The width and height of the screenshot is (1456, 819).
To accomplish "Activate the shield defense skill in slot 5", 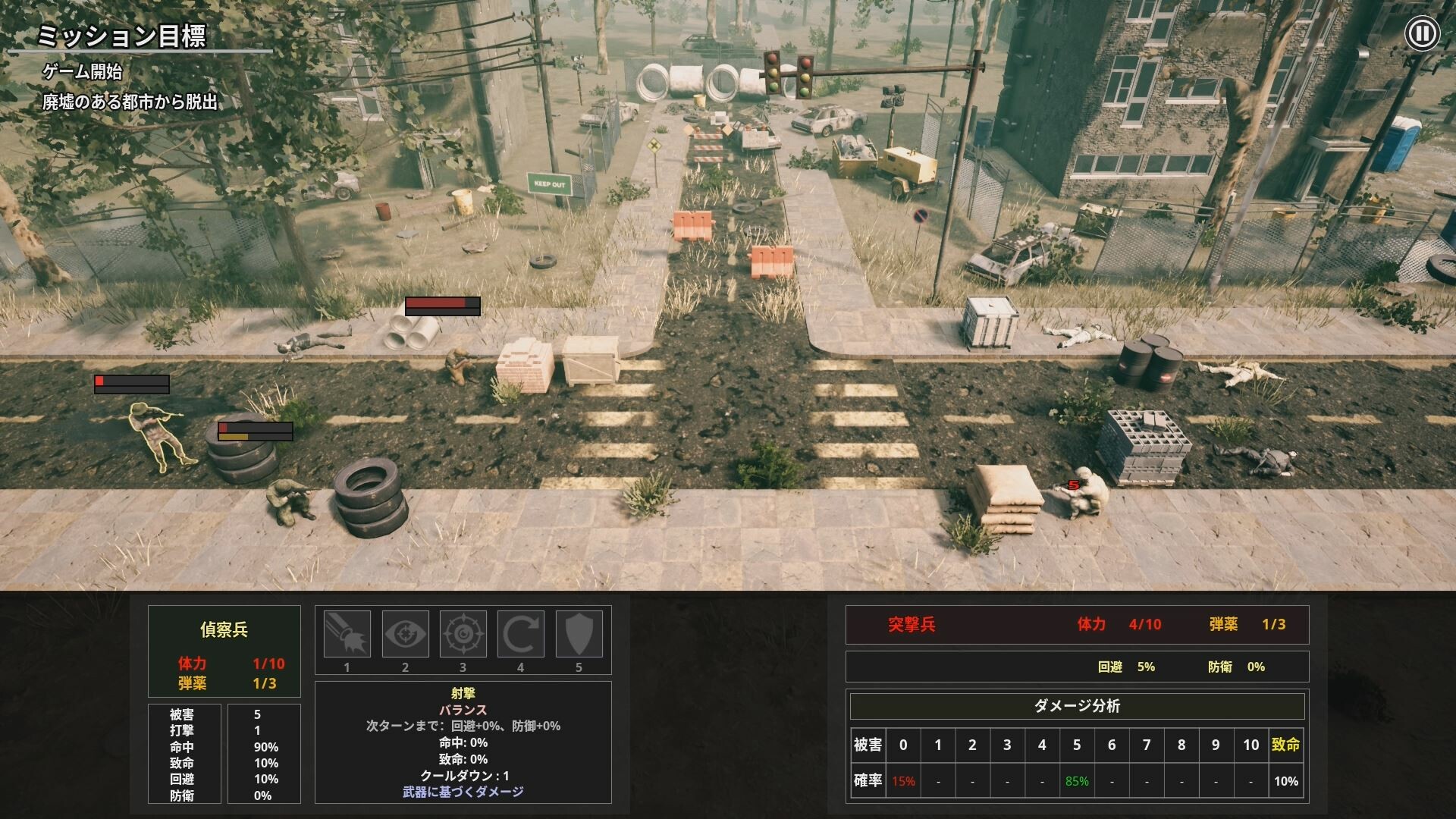I will click(x=579, y=634).
